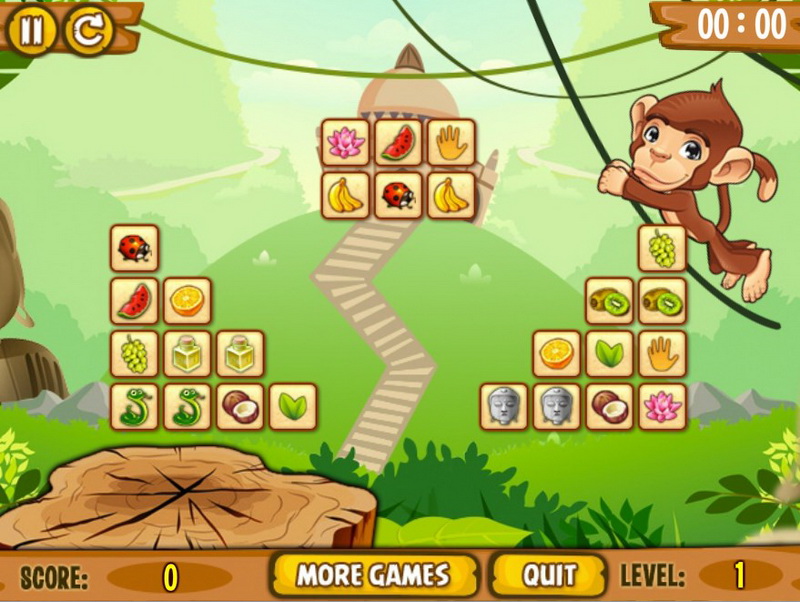Restart the level with the circular arrow button

pos(89,30)
